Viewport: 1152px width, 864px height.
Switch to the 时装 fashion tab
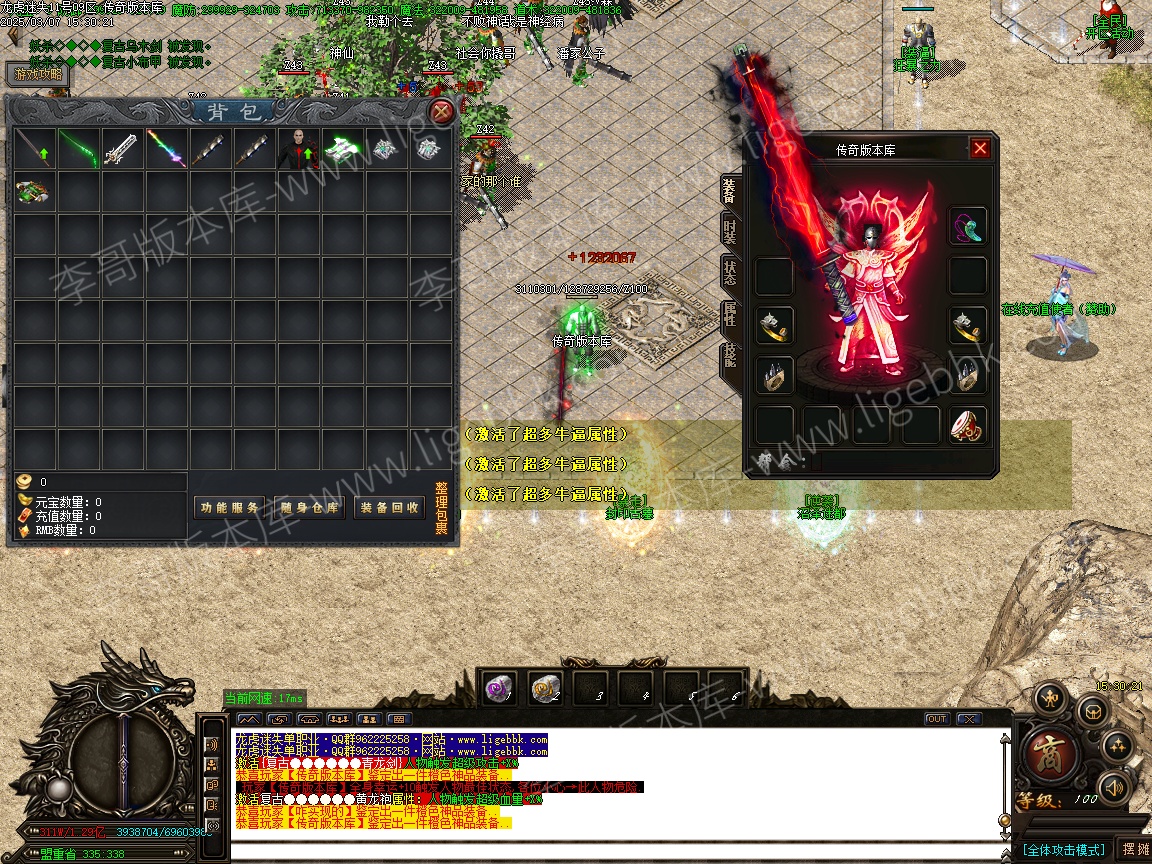pyautogui.click(x=730, y=231)
